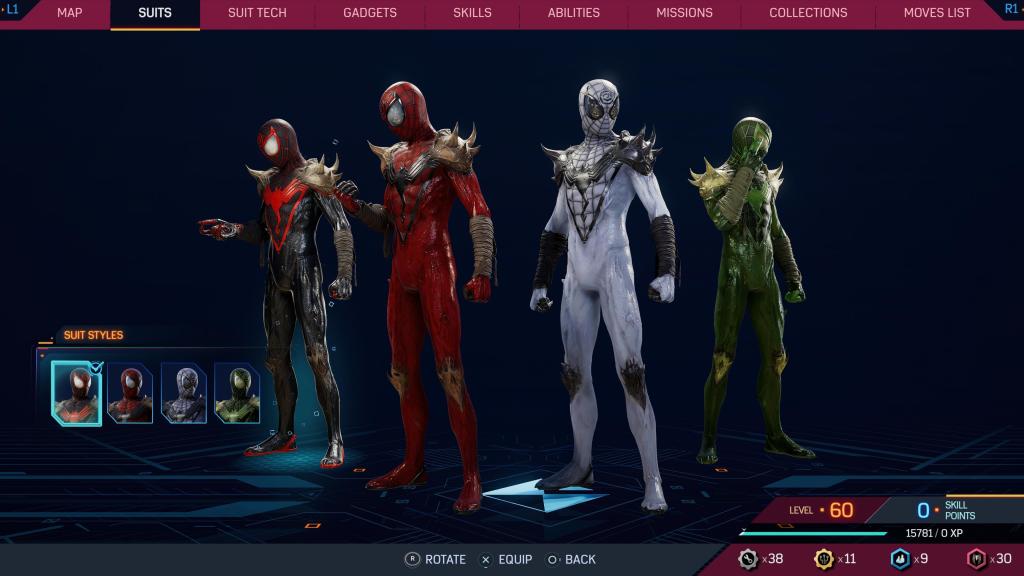Open the Moves List tab
Screen dimensions: 1024x576
937,13
